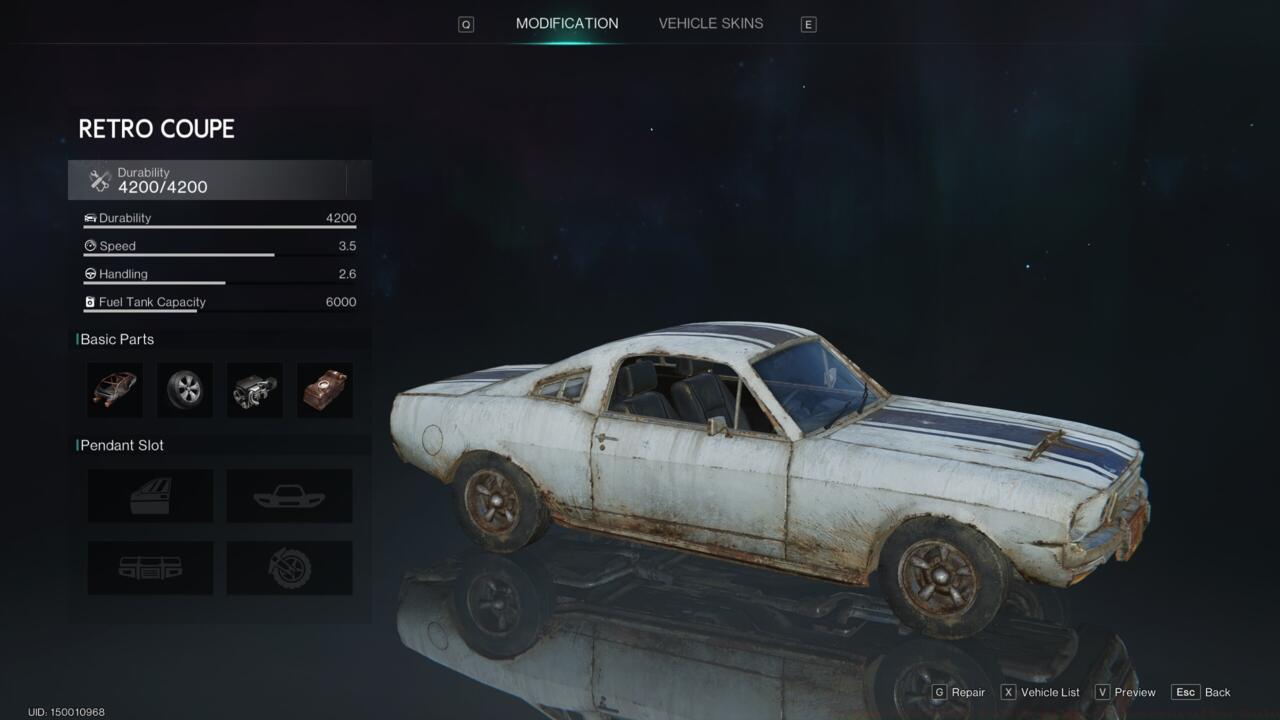The image size is (1280, 720).
Task: Click the Durability 4200/4200 header panel
Action: click(x=218, y=180)
